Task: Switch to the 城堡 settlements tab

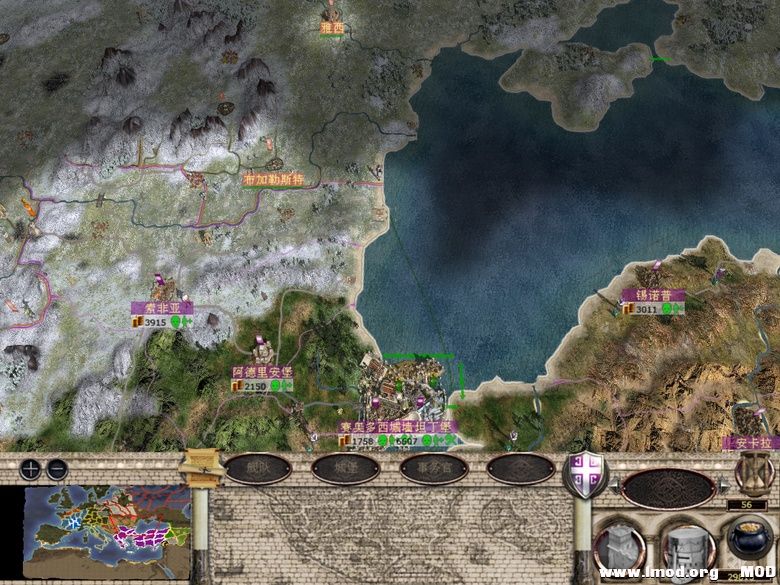Action: 345,468
